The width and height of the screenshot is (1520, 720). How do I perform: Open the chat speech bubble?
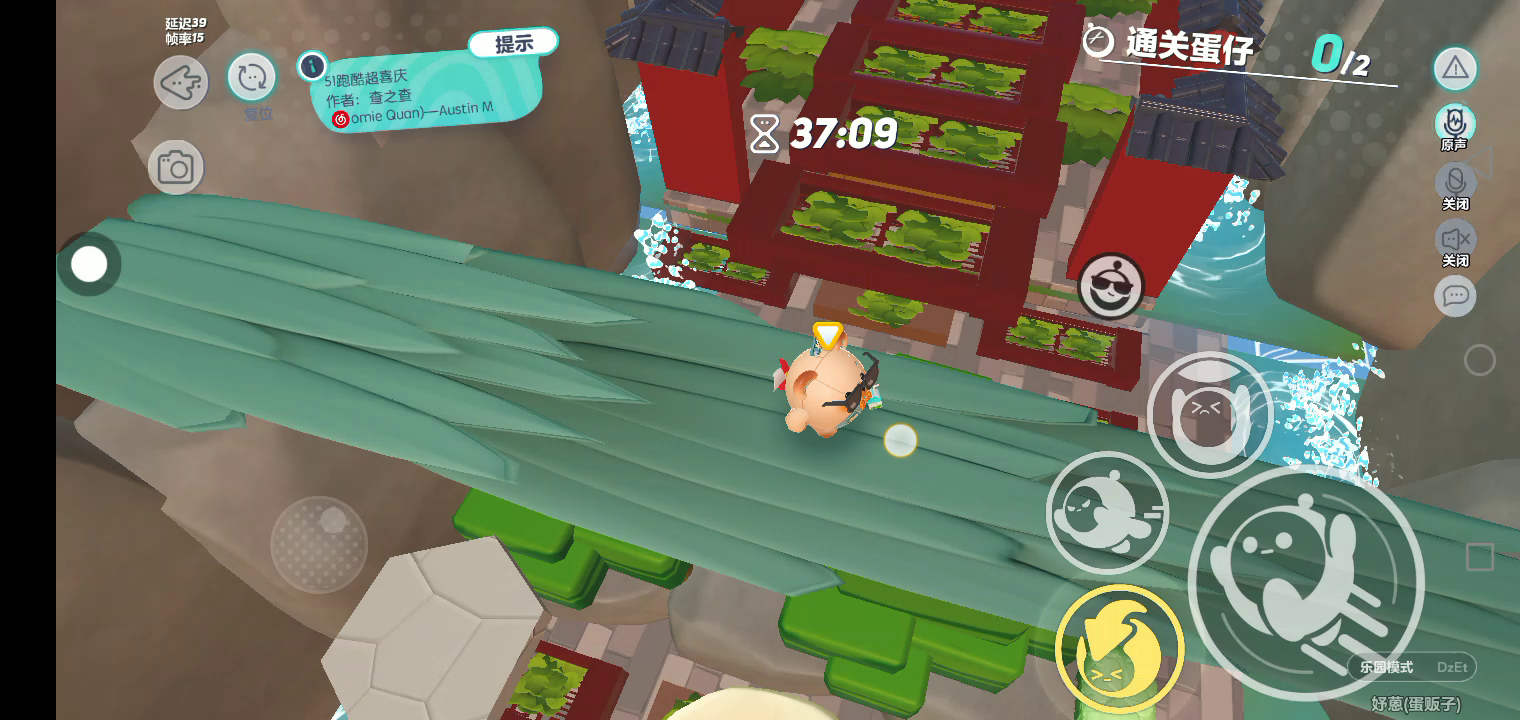pos(1455,296)
